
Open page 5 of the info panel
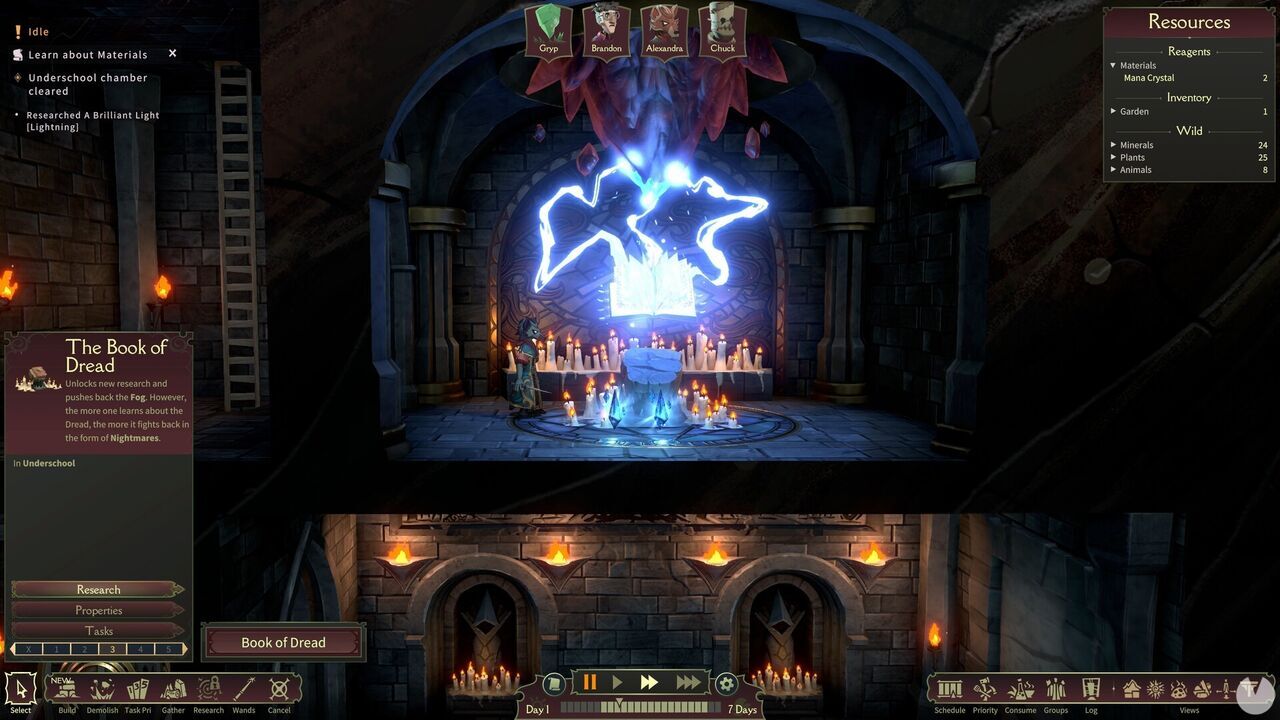tap(168, 648)
